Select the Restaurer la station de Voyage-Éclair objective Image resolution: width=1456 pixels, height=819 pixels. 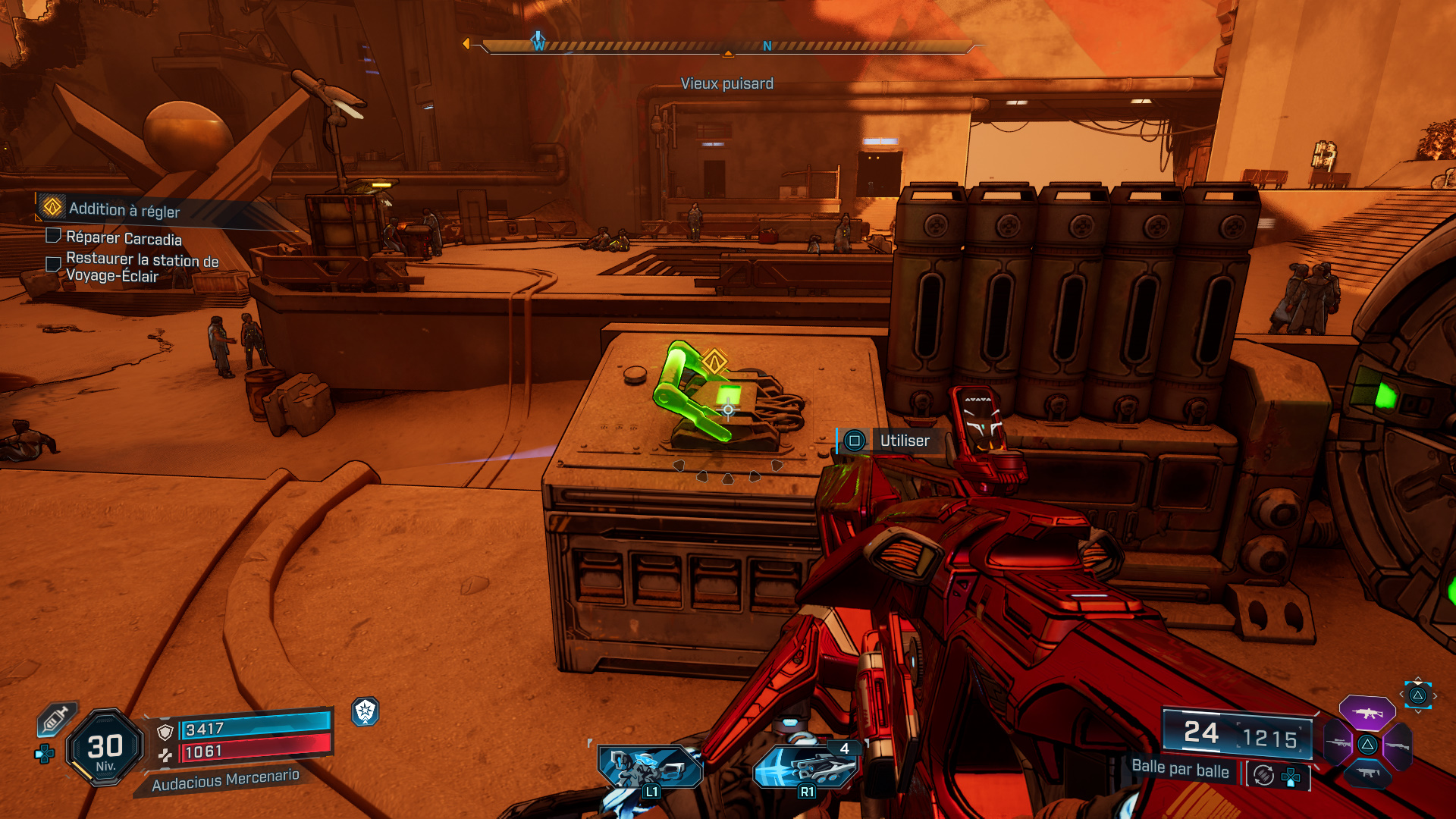(x=142, y=268)
